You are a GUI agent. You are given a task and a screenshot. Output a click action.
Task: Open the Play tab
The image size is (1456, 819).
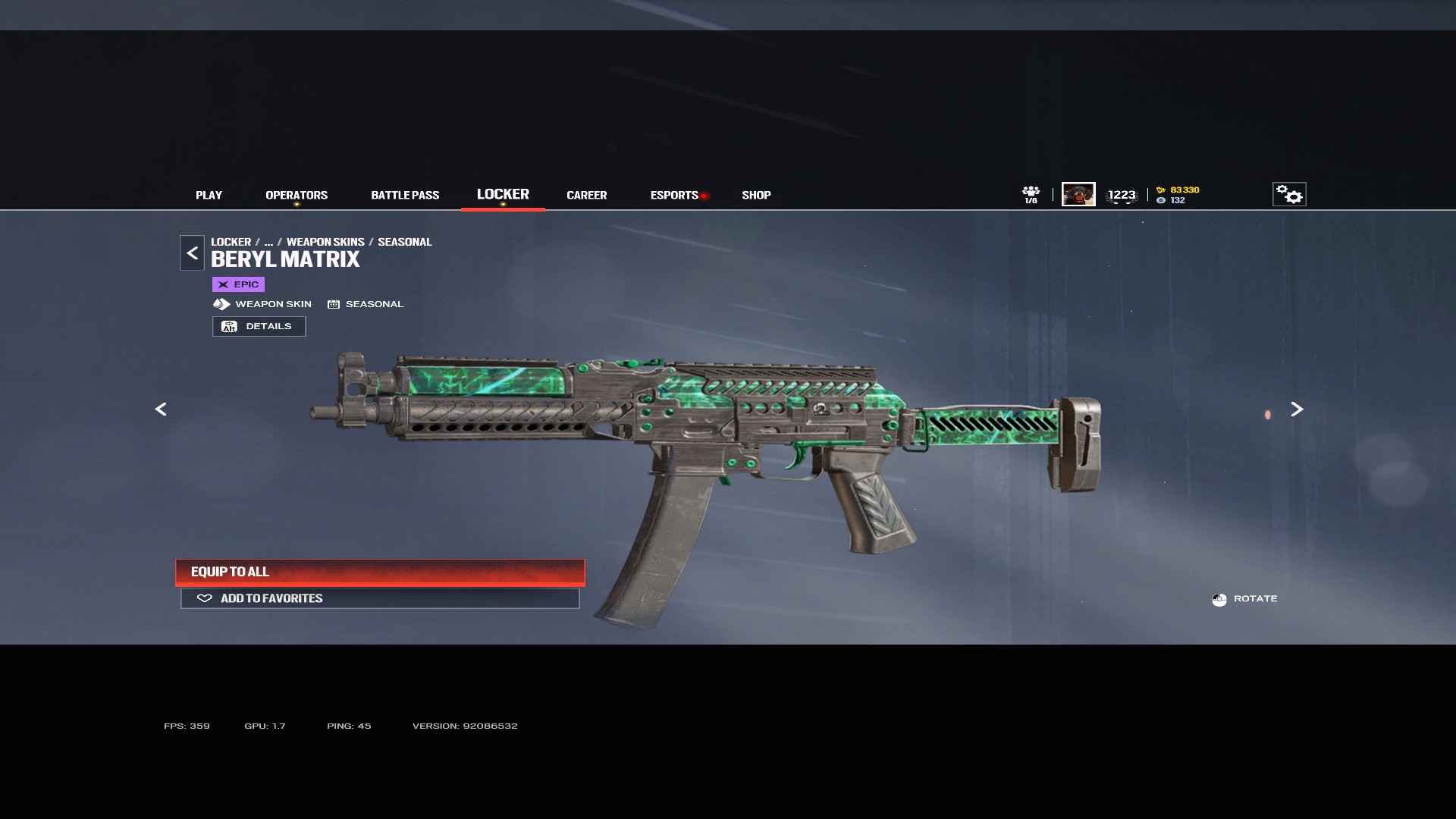click(209, 196)
